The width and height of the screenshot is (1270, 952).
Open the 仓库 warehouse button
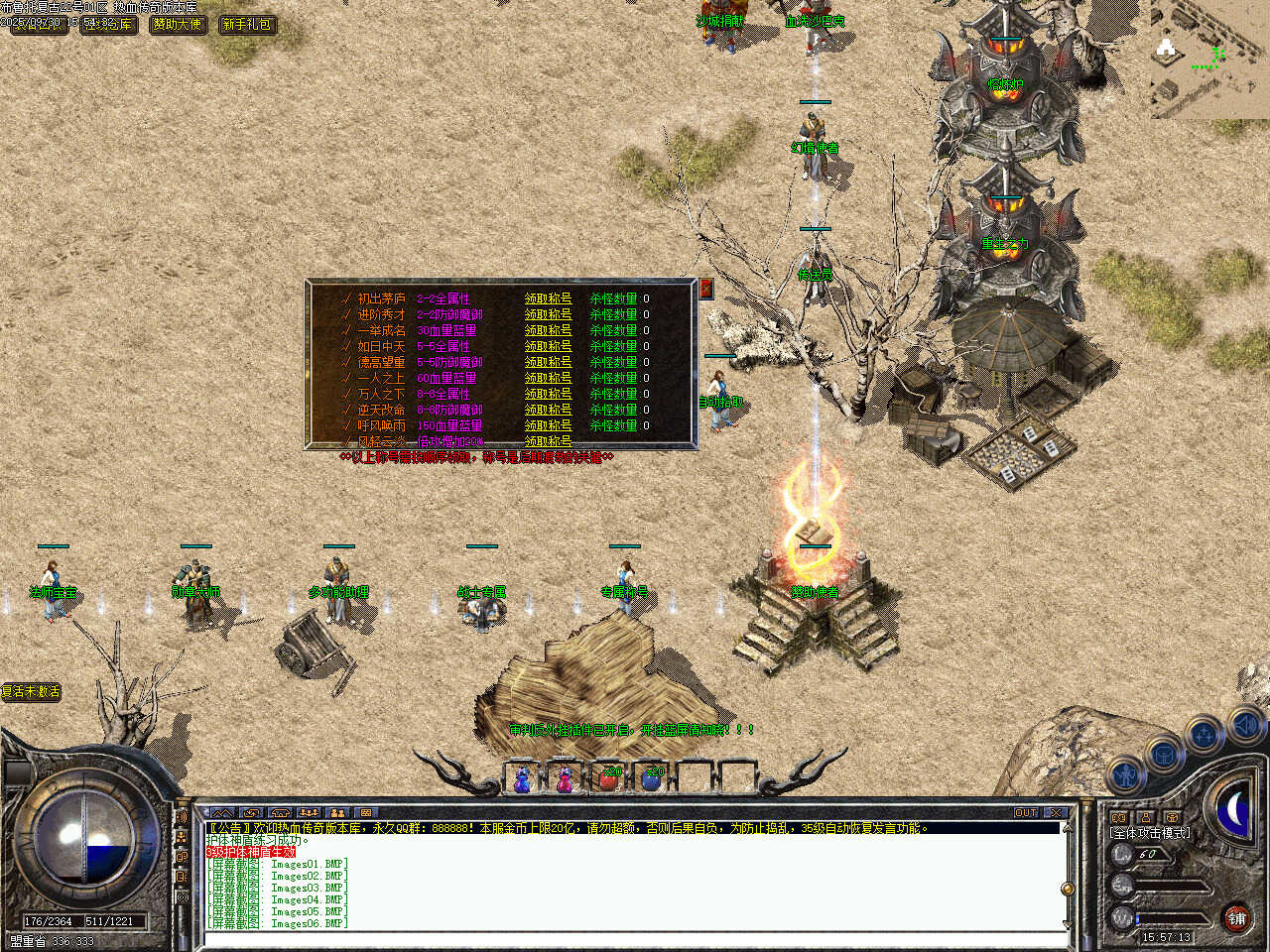pyautogui.click(x=108, y=25)
